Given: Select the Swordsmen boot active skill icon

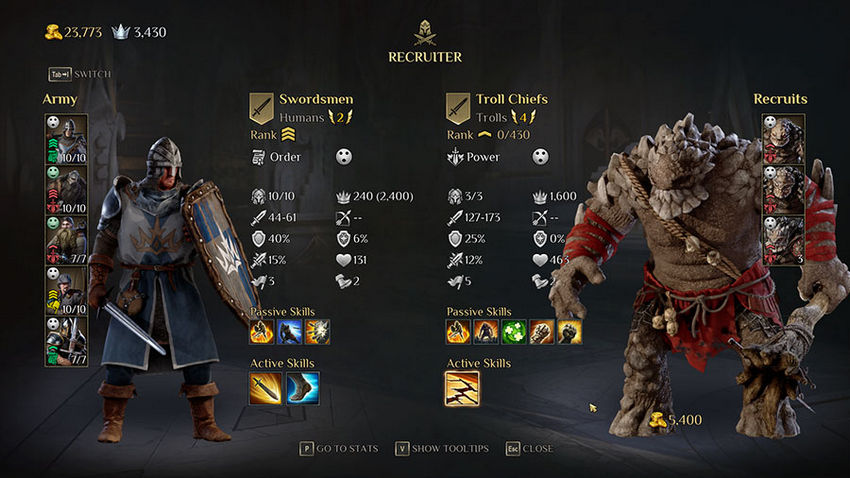Looking at the screenshot, I should coord(302,388).
